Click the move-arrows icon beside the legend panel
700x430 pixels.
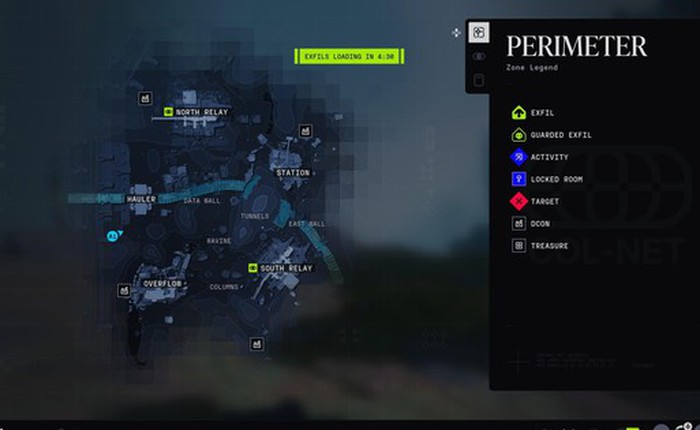(456, 33)
